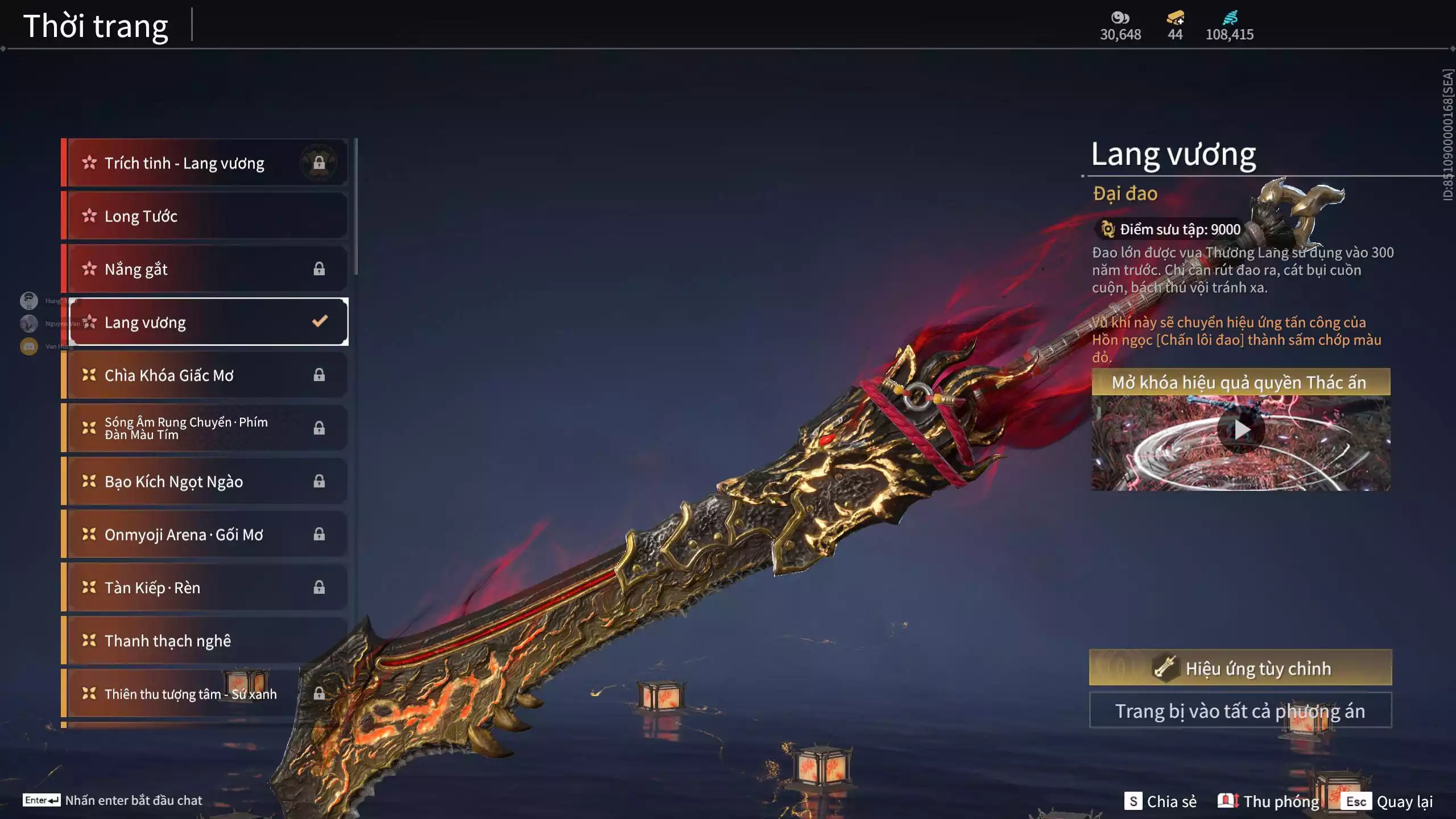Play the skin effect preview video
1456x819 pixels.
coord(1241,431)
